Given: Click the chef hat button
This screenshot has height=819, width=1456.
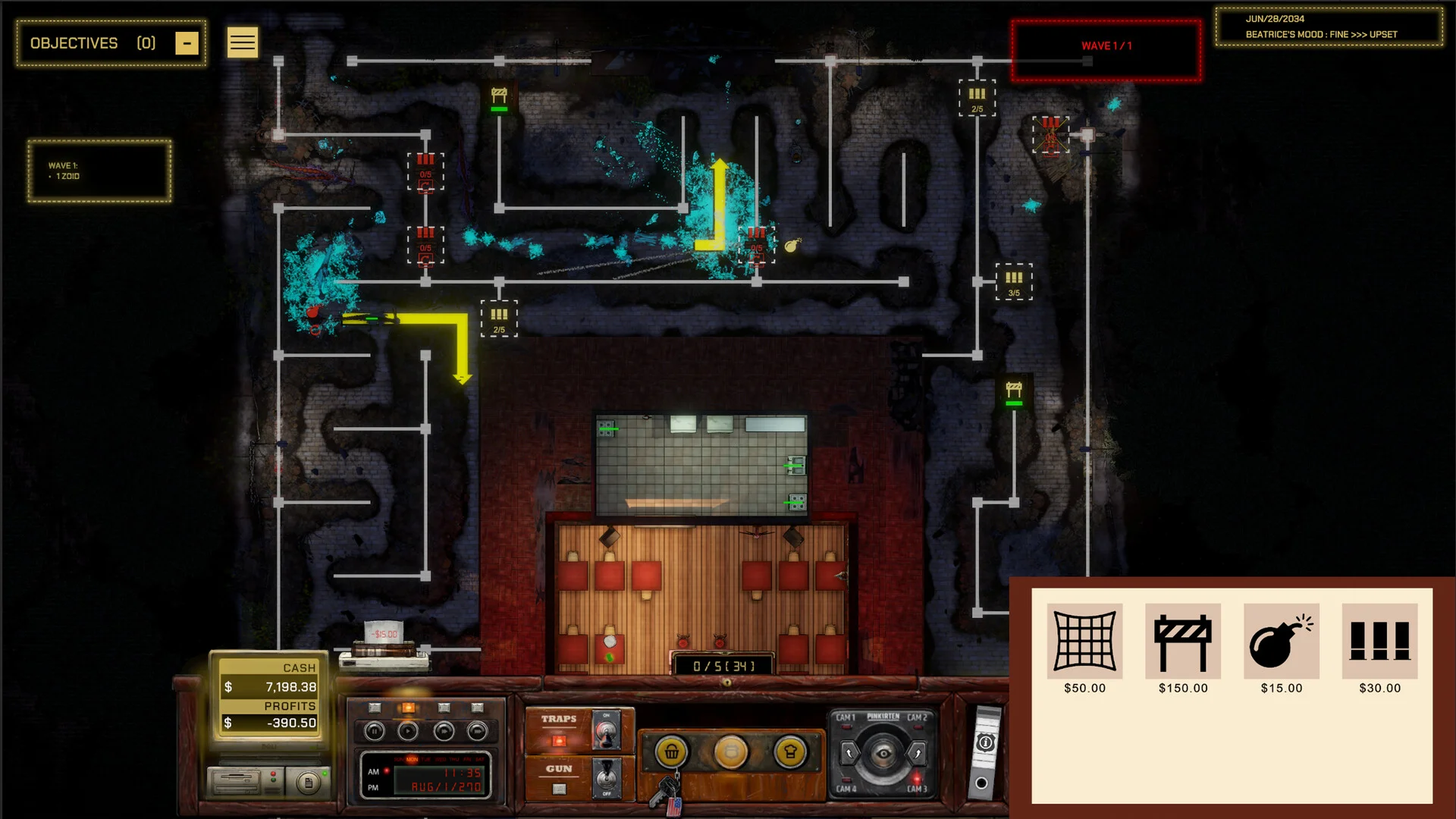Looking at the screenshot, I should [x=790, y=752].
